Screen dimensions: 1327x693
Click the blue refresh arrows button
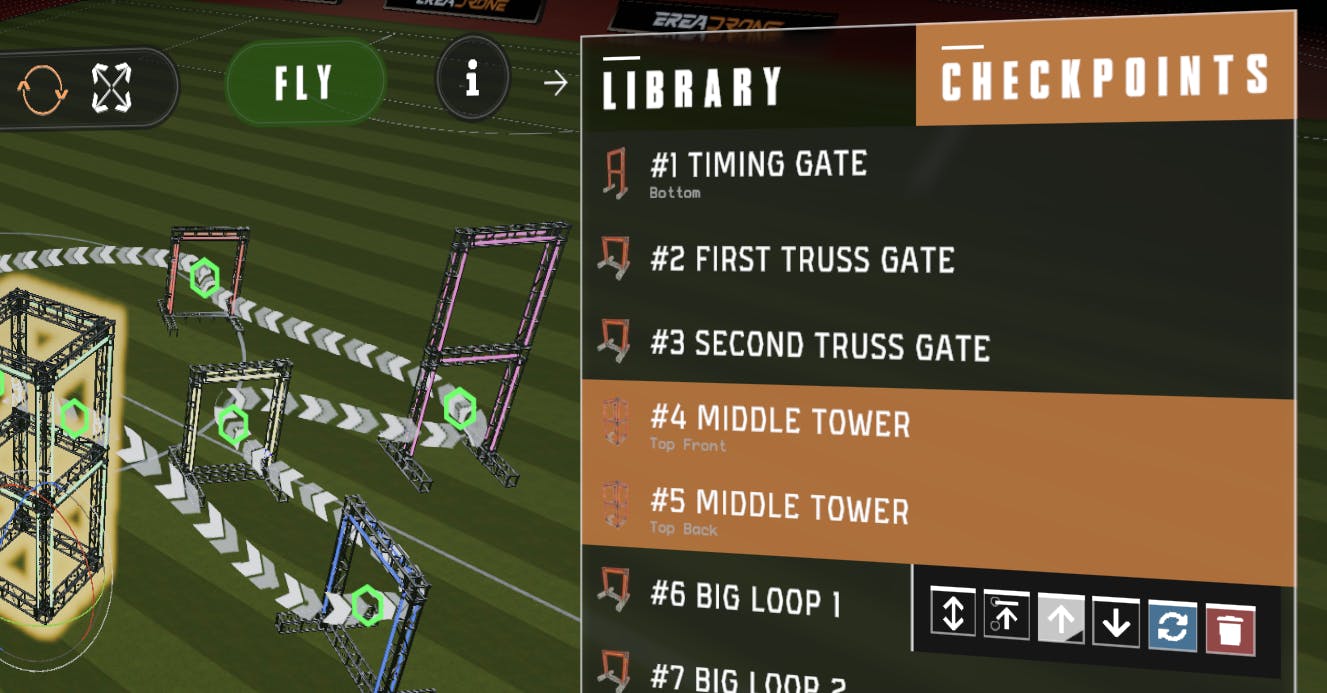1173,626
